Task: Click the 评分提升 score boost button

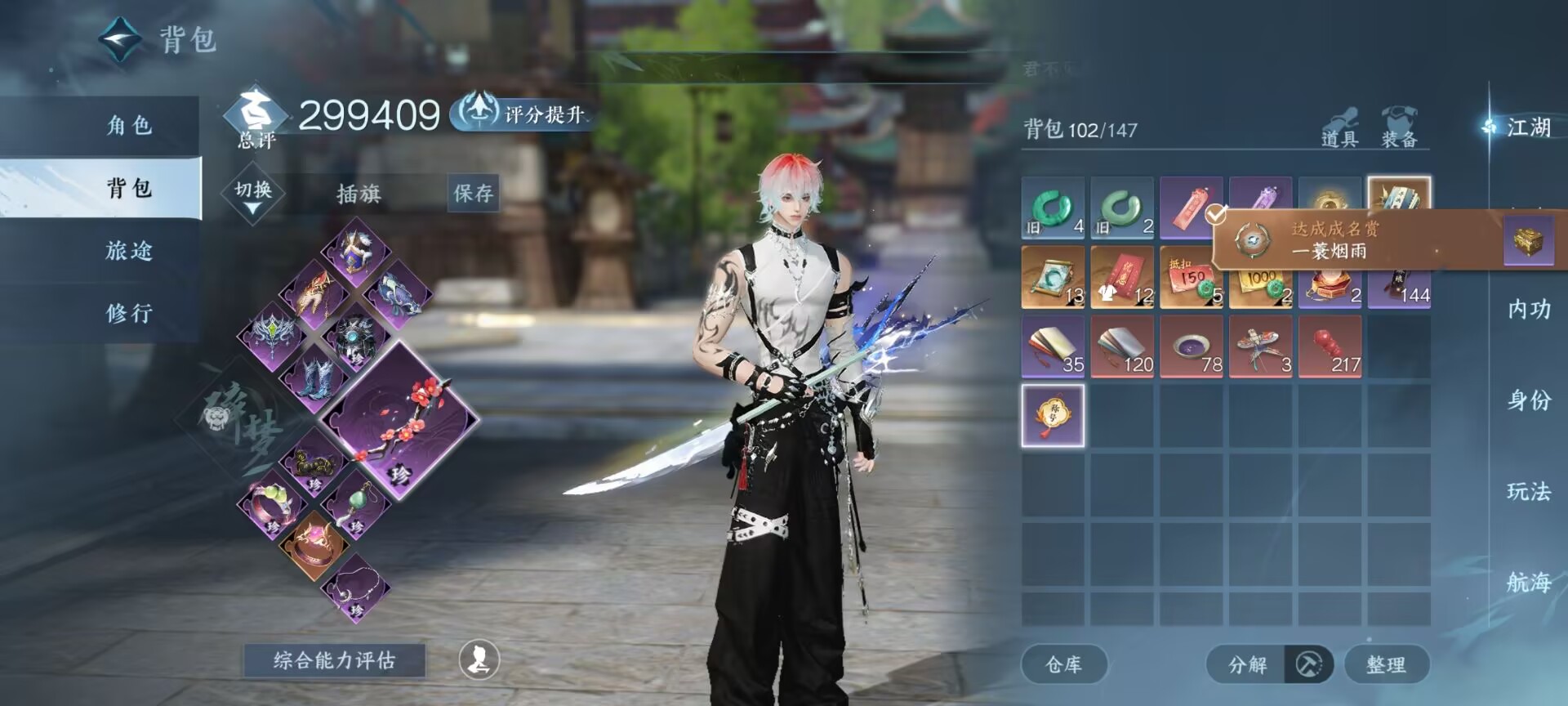Action: click(x=523, y=114)
